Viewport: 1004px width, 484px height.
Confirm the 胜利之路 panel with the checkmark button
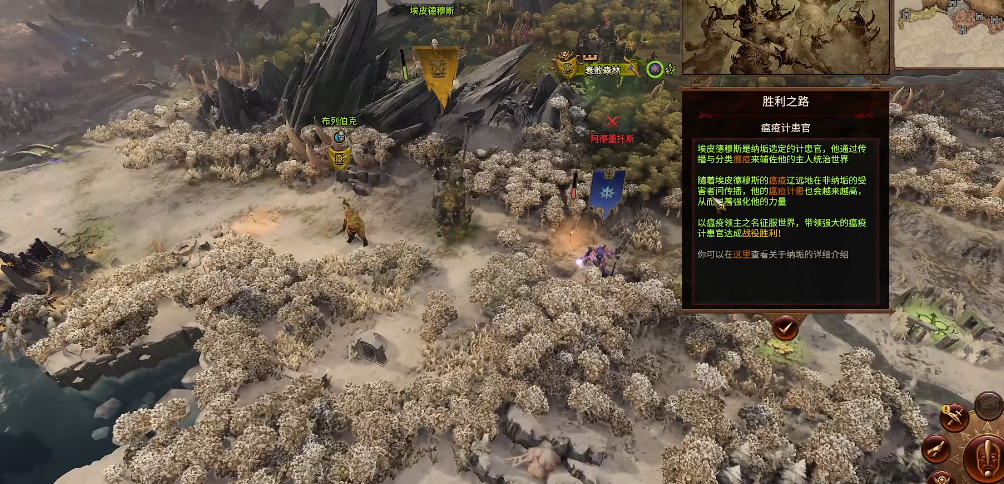pos(785,326)
